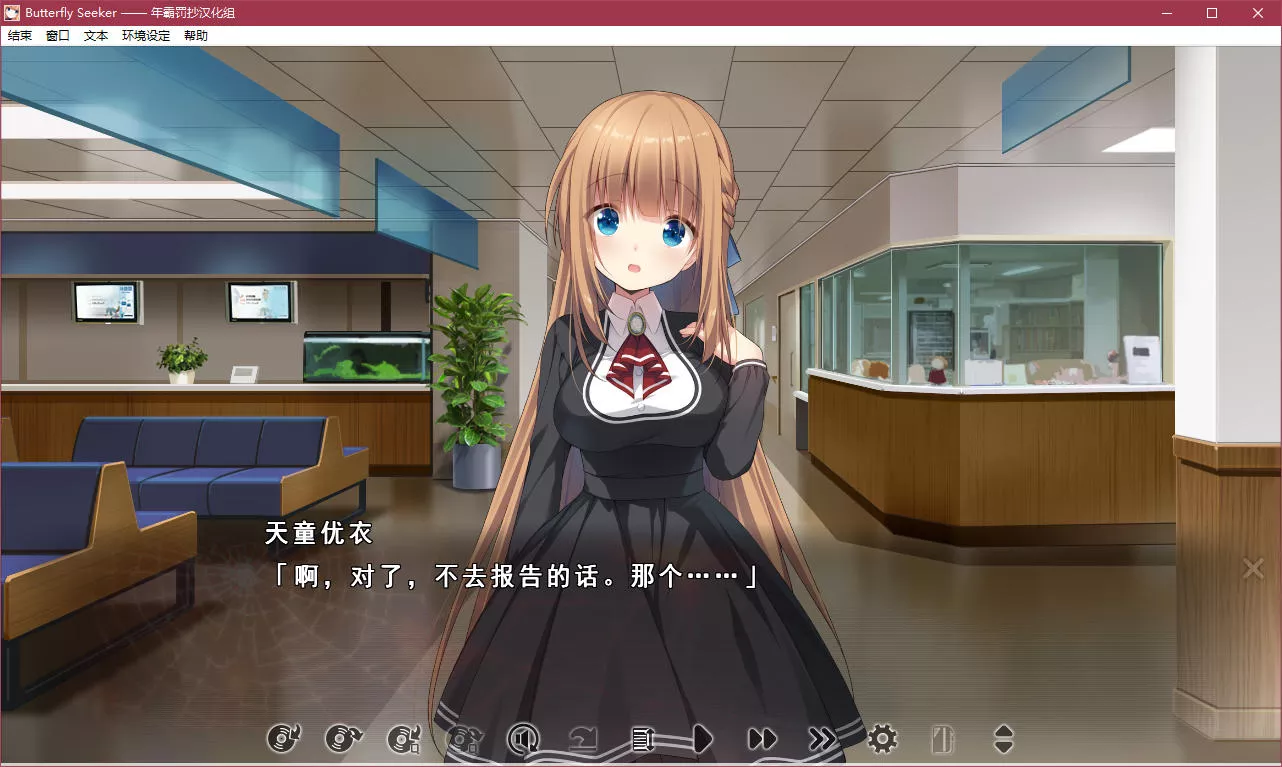Select the quick load disc icon
Viewport: 1282px width, 767px height.
coord(343,740)
